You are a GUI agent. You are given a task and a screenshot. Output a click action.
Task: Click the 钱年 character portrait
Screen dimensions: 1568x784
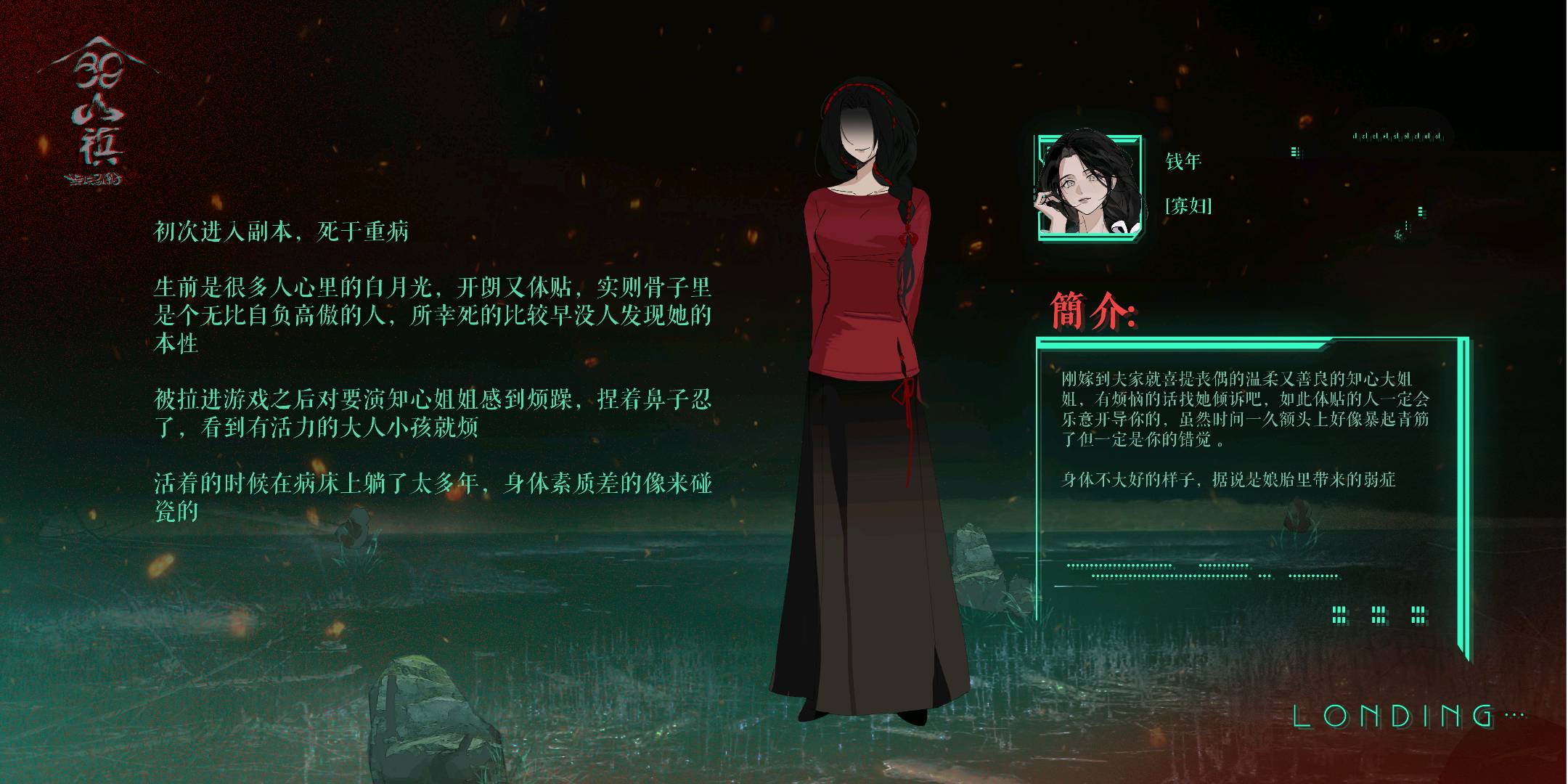[1089, 187]
